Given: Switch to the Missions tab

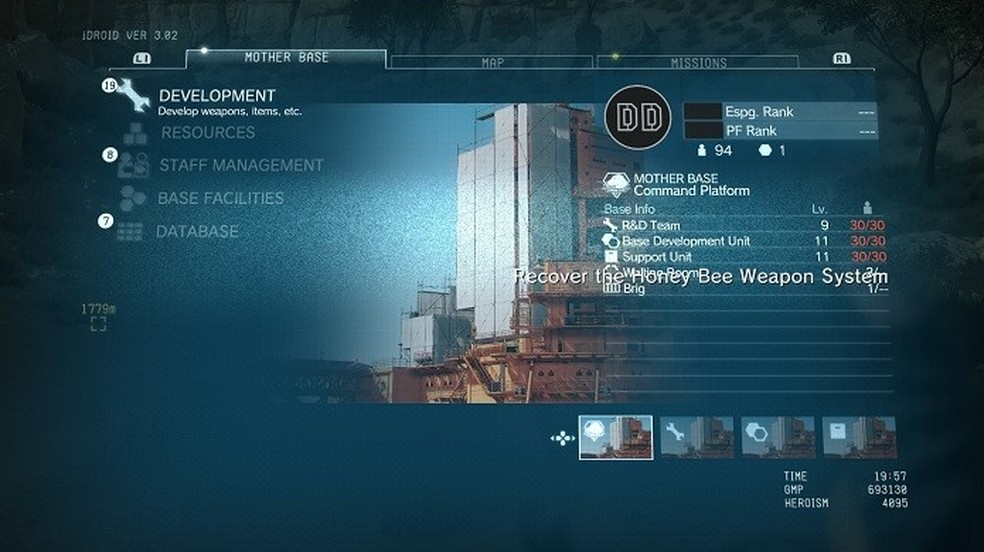Looking at the screenshot, I should pyautogui.click(x=698, y=63).
